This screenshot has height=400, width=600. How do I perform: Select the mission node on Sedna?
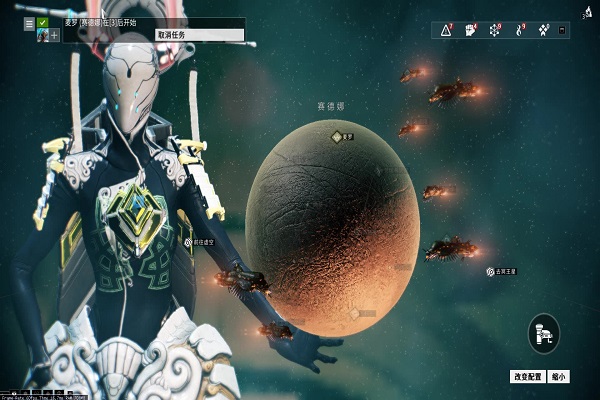click(337, 137)
